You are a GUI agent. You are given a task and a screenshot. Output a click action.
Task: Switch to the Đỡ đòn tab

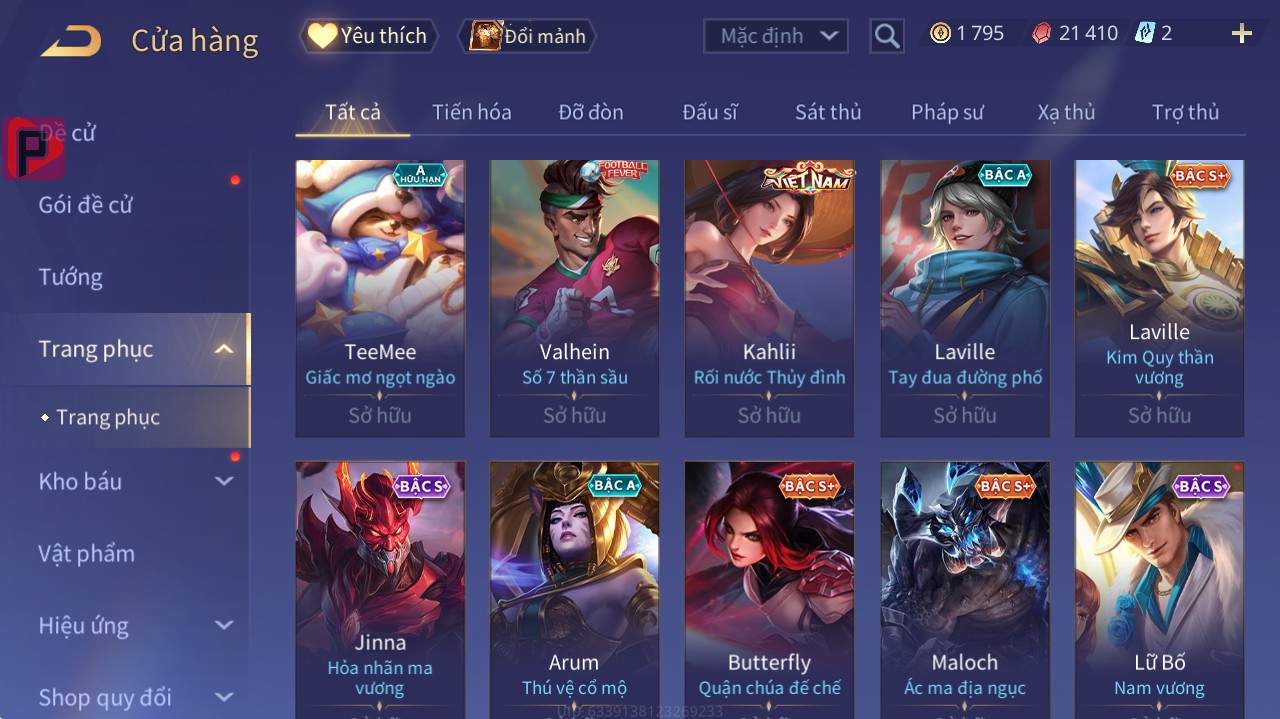pyautogui.click(x=591, y=112)
